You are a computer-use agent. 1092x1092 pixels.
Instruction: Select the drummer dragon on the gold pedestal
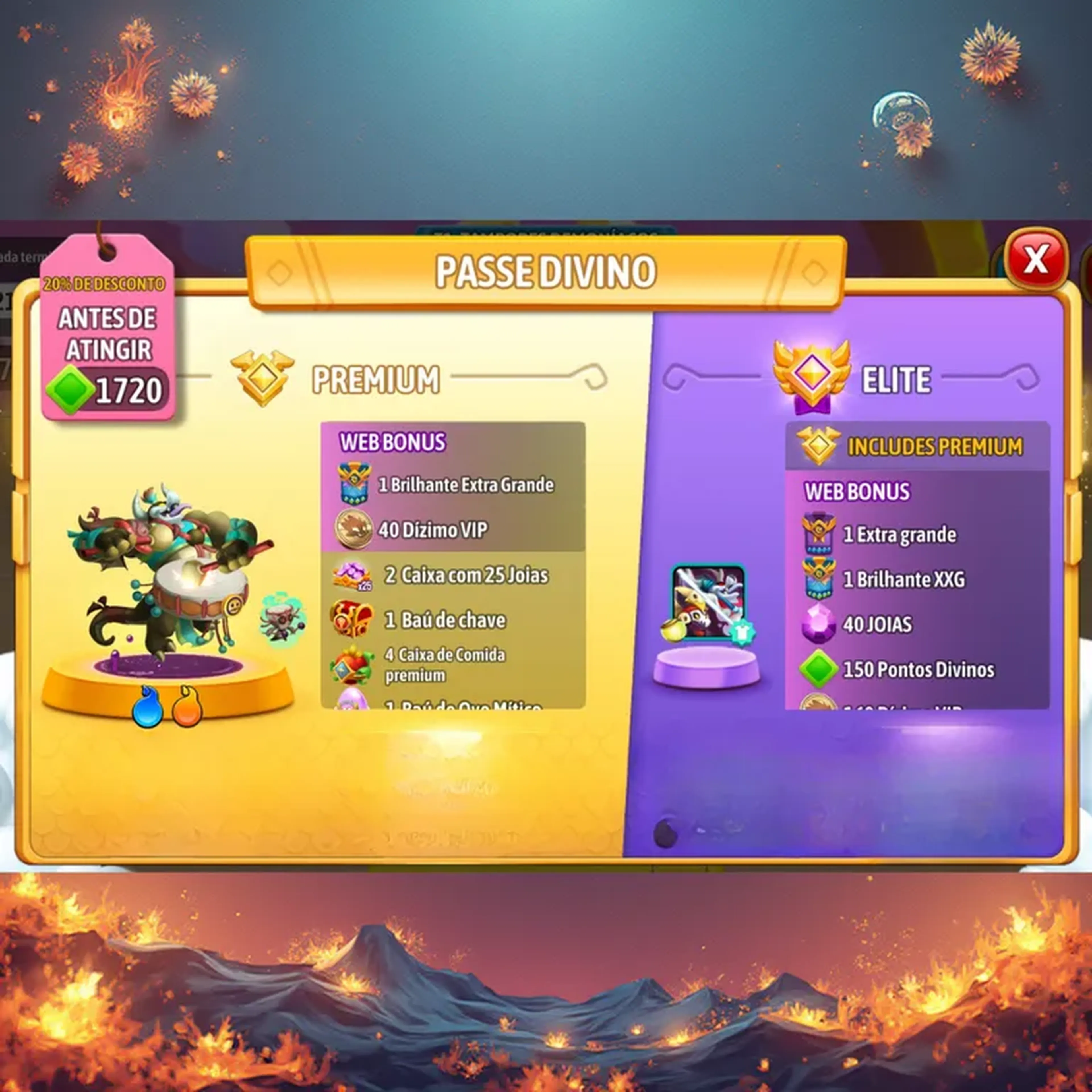click(x=169, y=571)
